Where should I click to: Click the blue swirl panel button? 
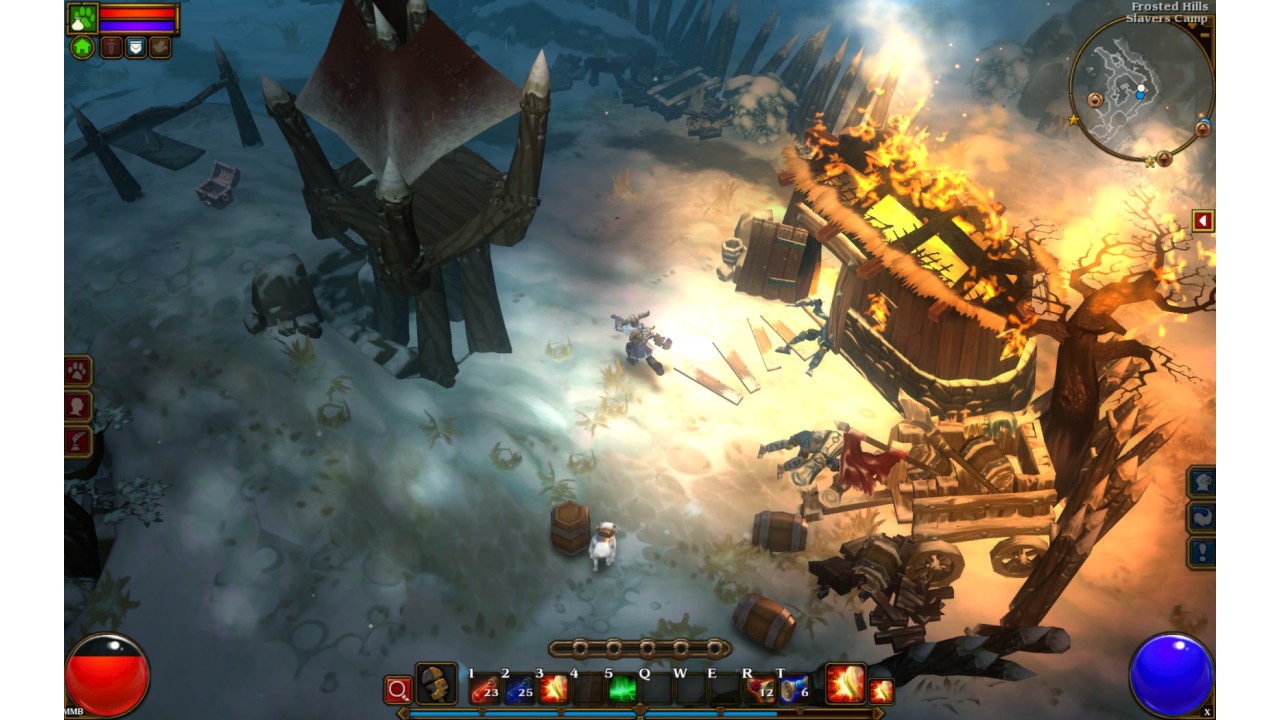pyautogui.click(x=1201, y=517)
